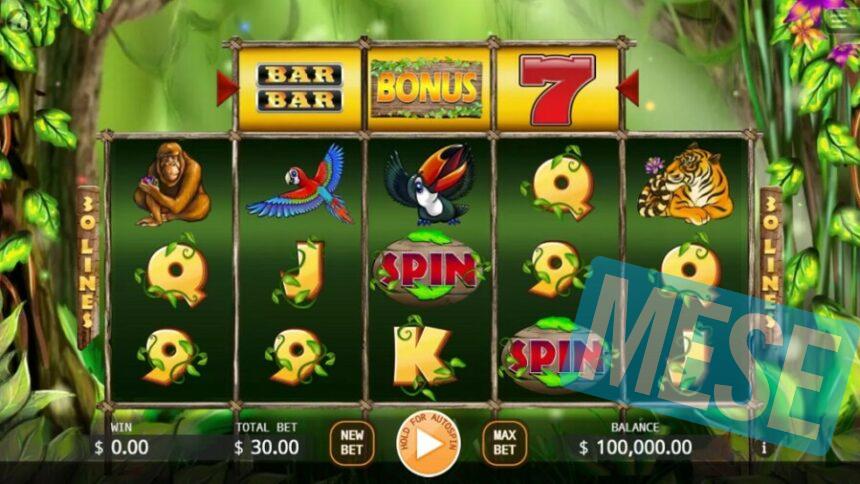Select the MAX BET button
860x484 pixels.
pyautogui.click(x=505, y=442)
